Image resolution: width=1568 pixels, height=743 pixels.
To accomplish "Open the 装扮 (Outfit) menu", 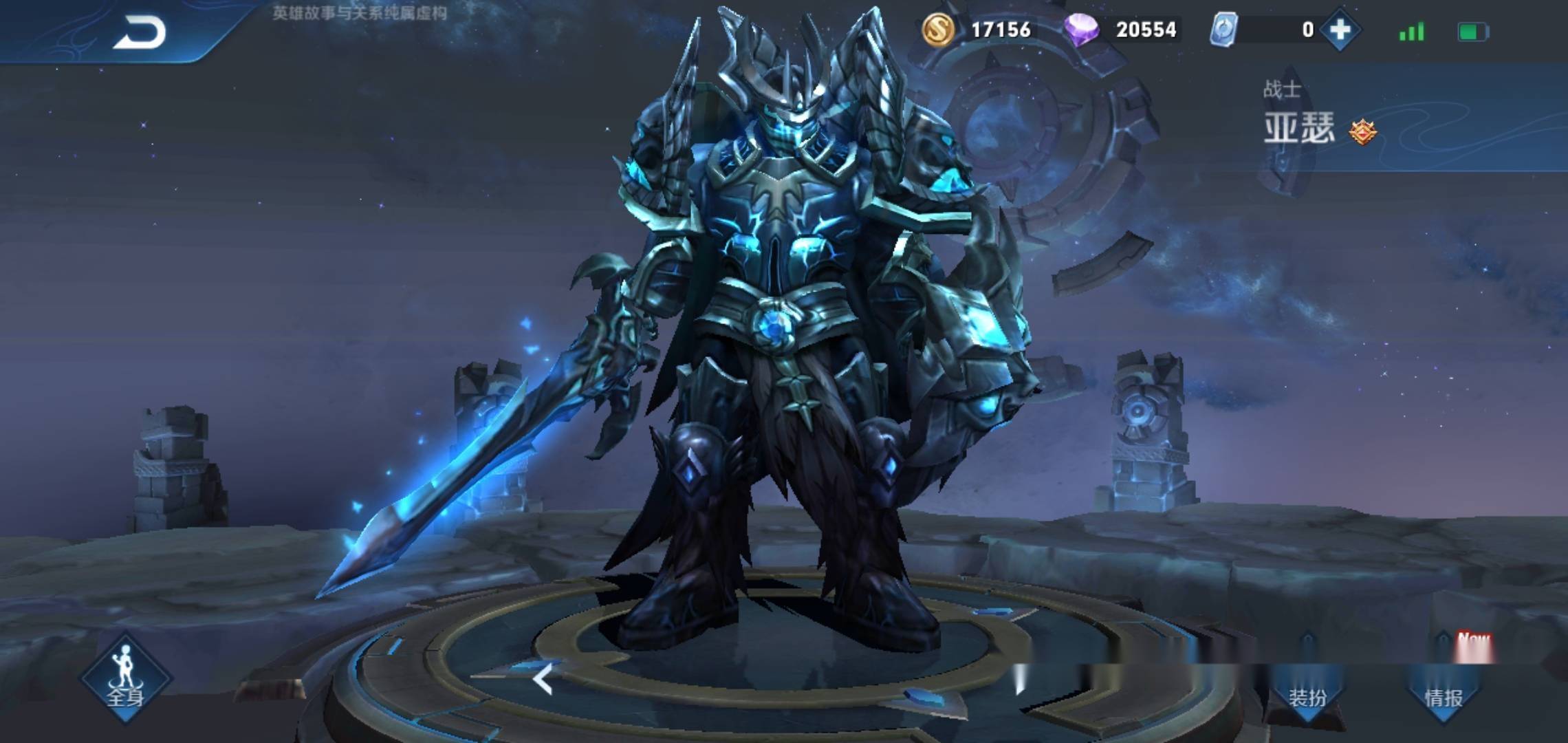I will coord(1307,696).
